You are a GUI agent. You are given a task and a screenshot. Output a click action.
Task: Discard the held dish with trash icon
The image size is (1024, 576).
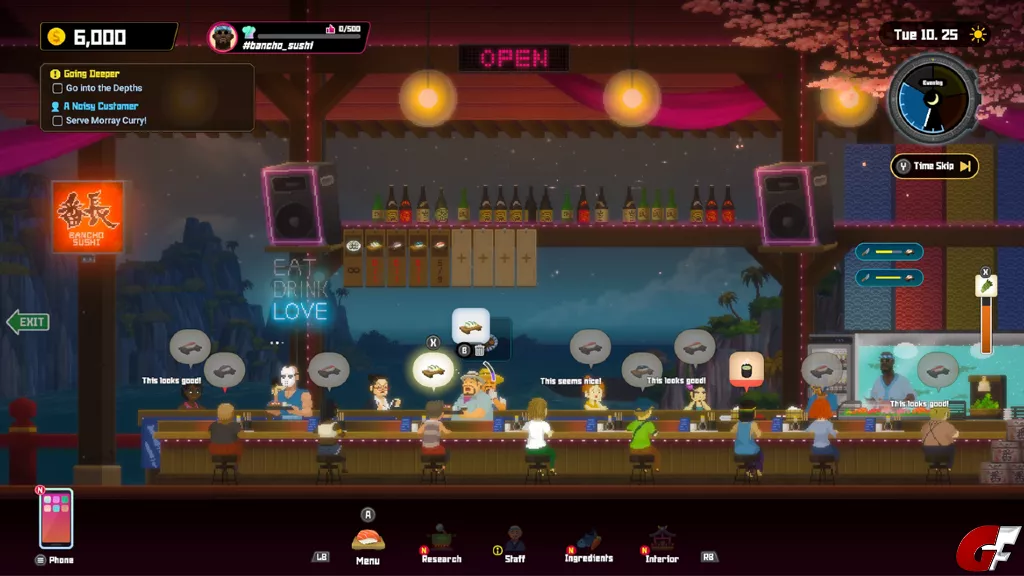click(479, 350)
